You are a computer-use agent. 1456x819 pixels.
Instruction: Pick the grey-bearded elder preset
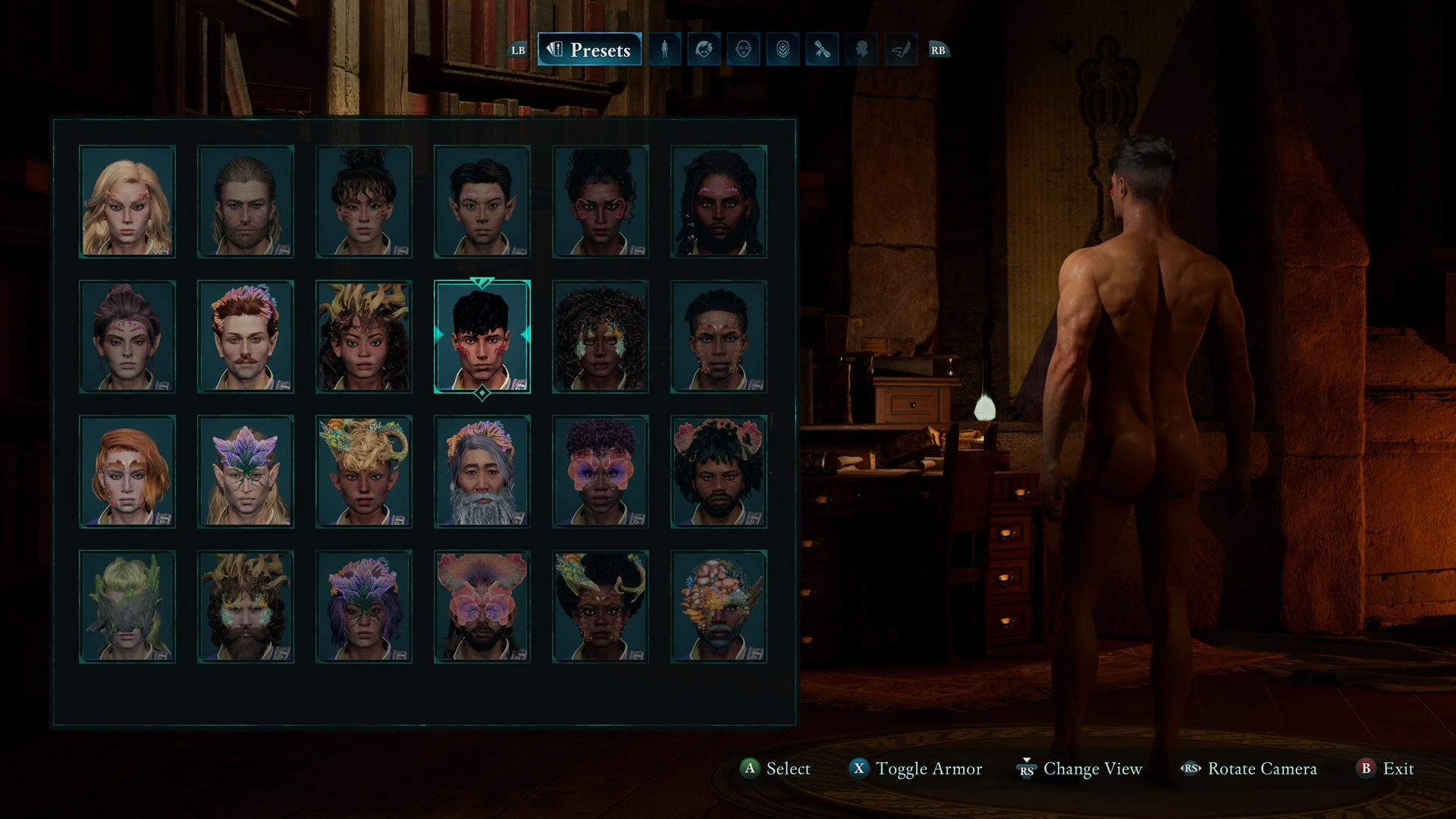(x=482, y=472)
